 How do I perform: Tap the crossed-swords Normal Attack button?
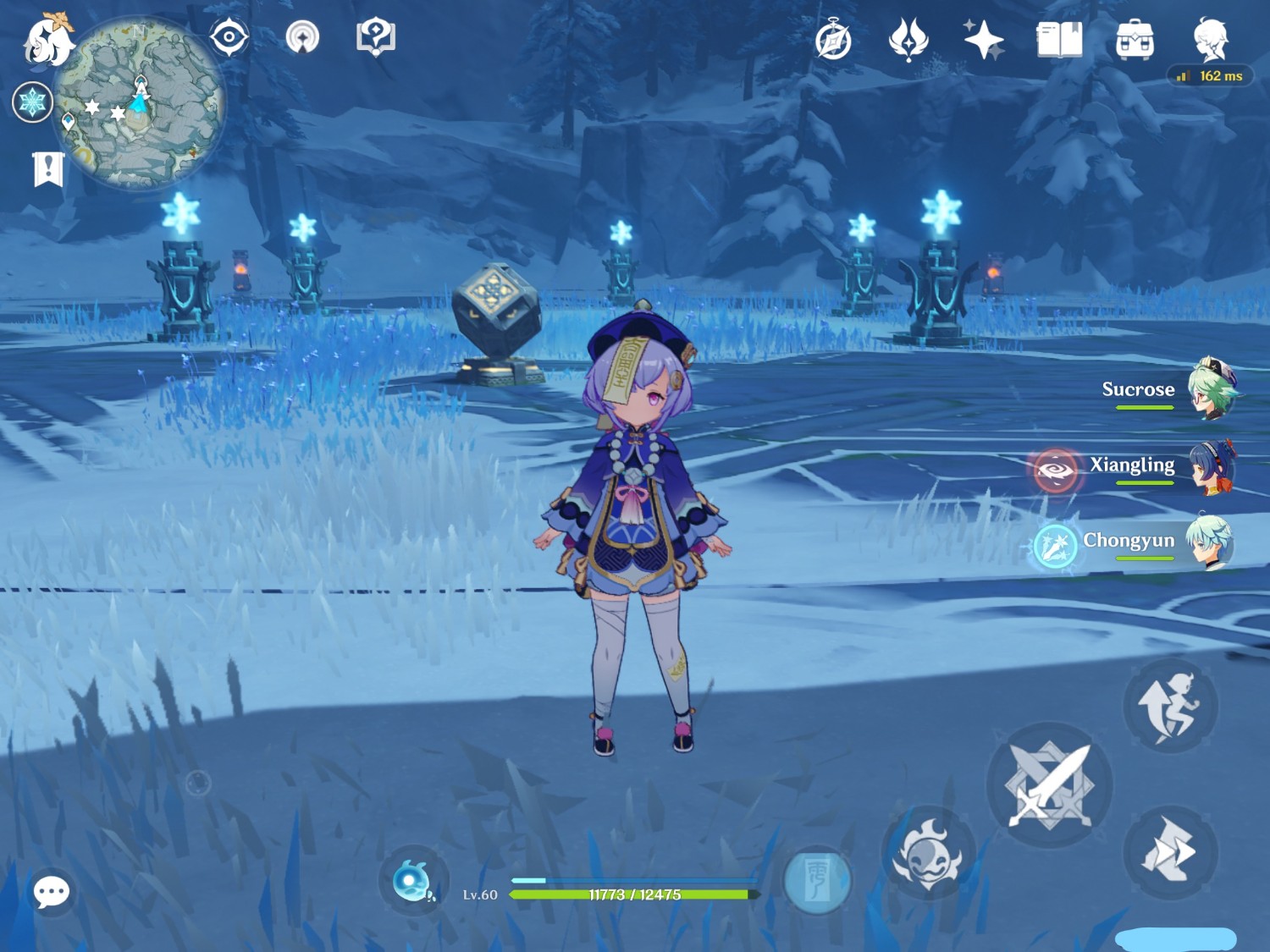pyautogui.click(x=1049, y=785)
